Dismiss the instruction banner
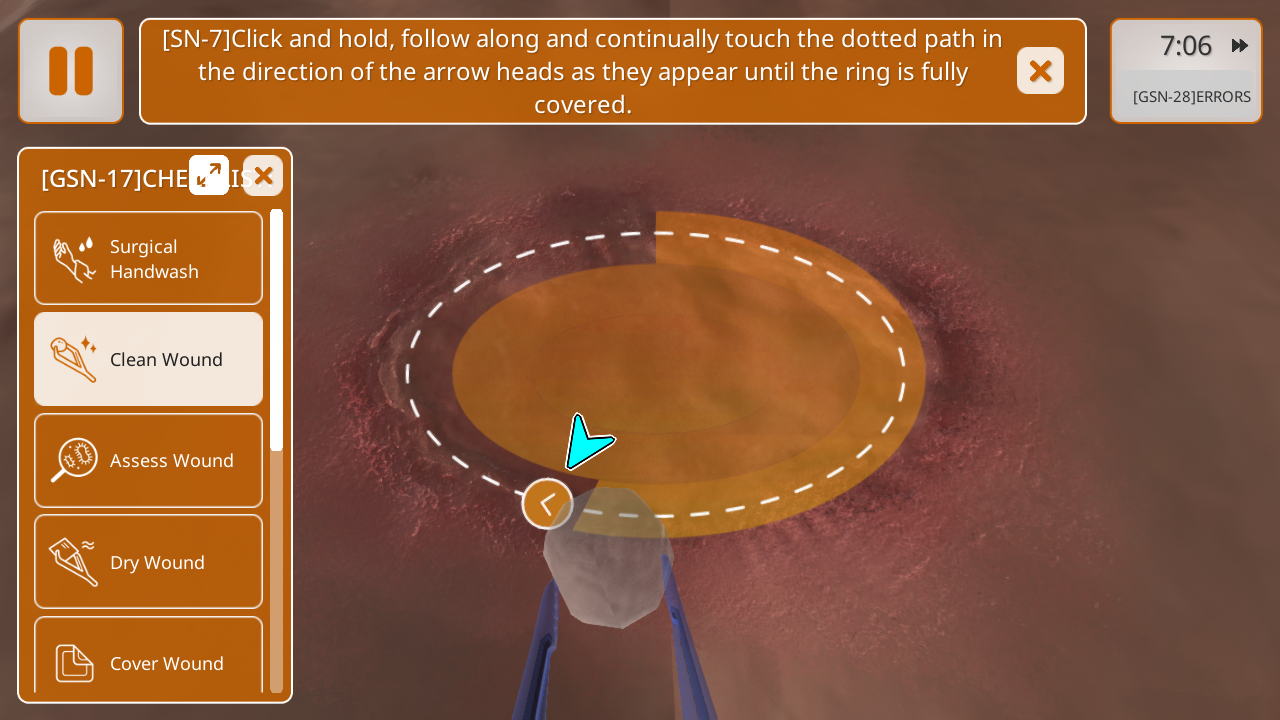1280x720 pixels. point(1040,71)
